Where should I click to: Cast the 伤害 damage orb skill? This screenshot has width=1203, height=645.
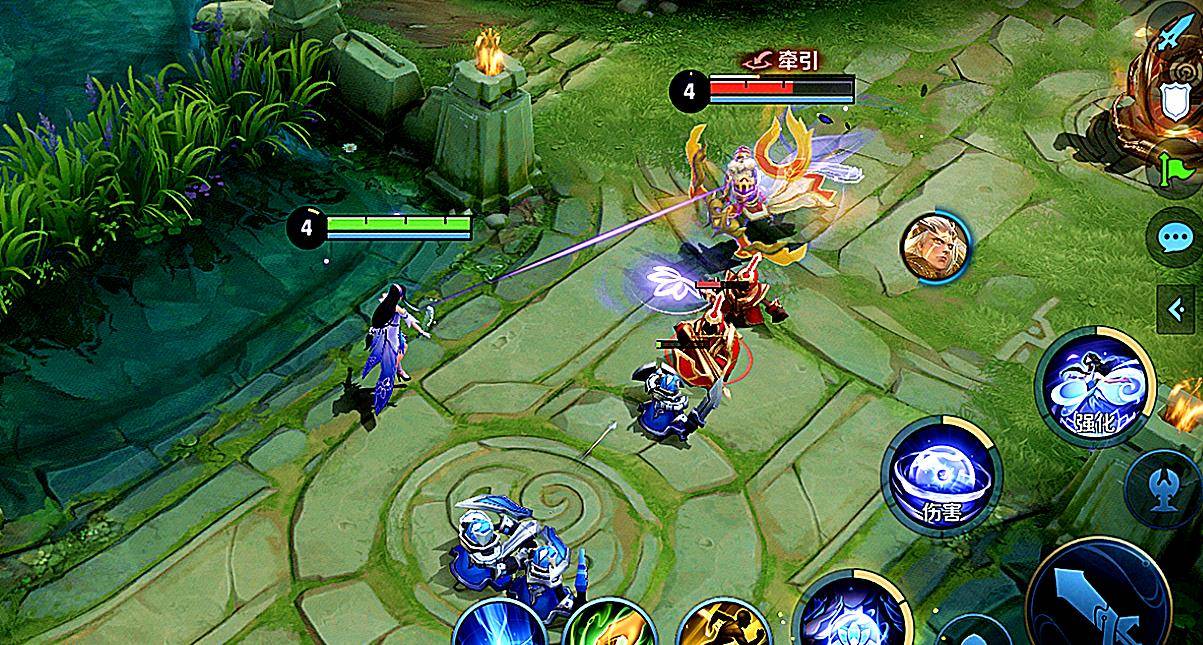941,477
